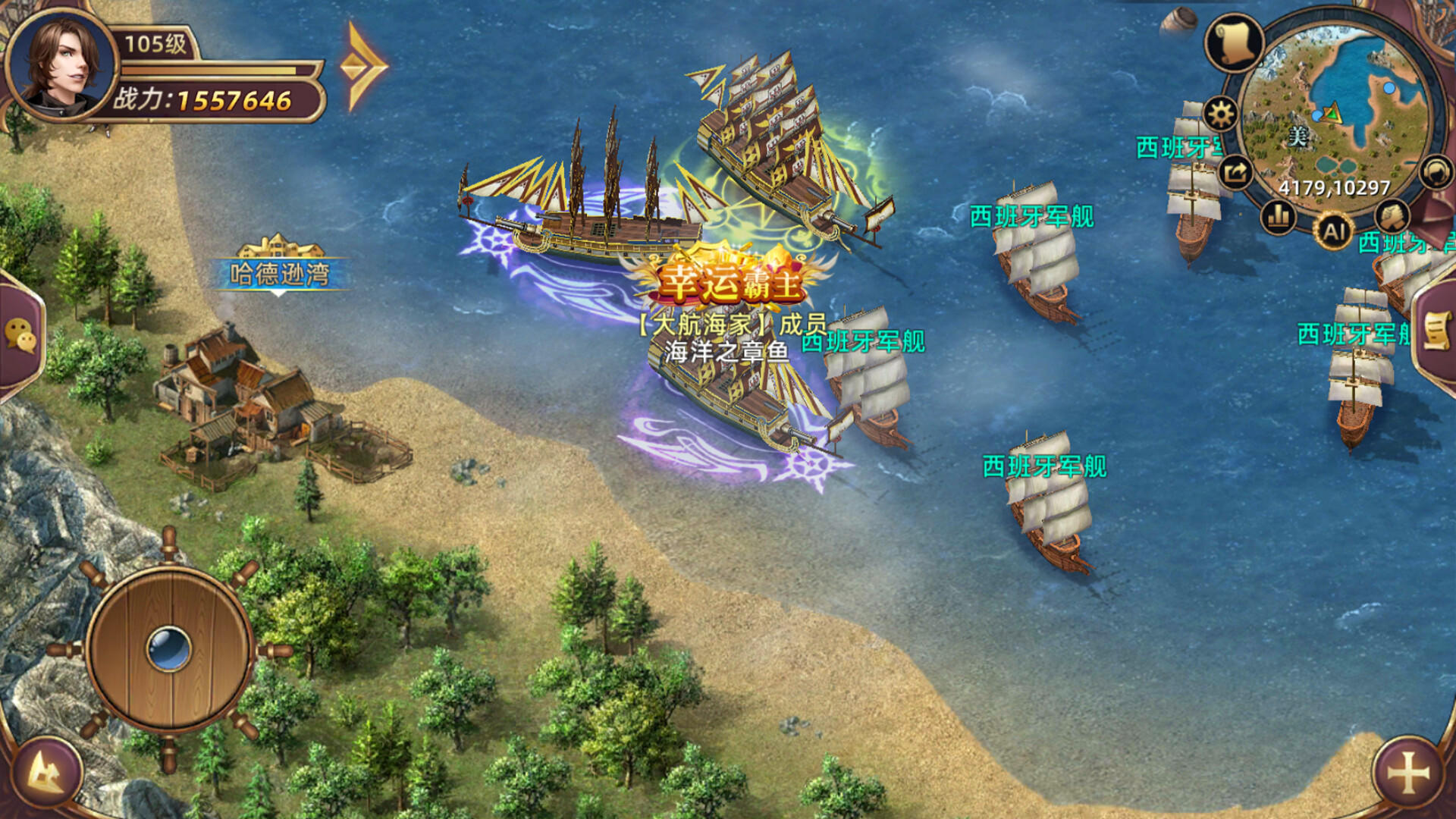1456x819 pixels.
Task: Toggle the AI auto-sail button
Action: pyautogui.click(x=1336, y=231)
